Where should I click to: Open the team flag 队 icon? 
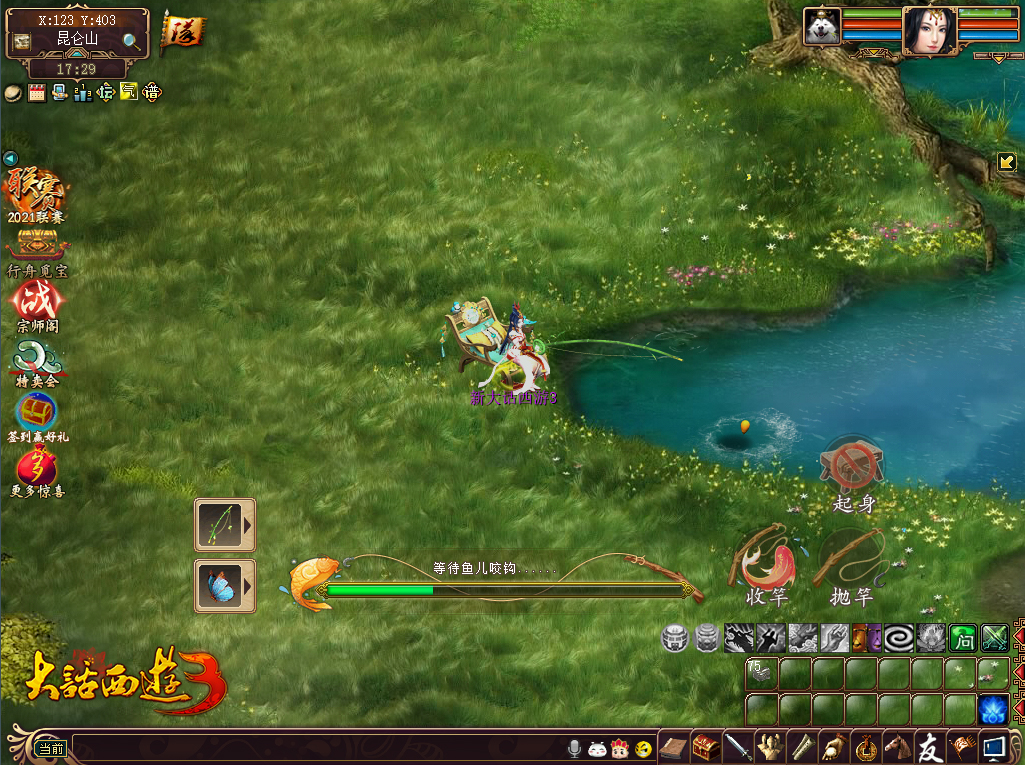click(x=181, y=31)
